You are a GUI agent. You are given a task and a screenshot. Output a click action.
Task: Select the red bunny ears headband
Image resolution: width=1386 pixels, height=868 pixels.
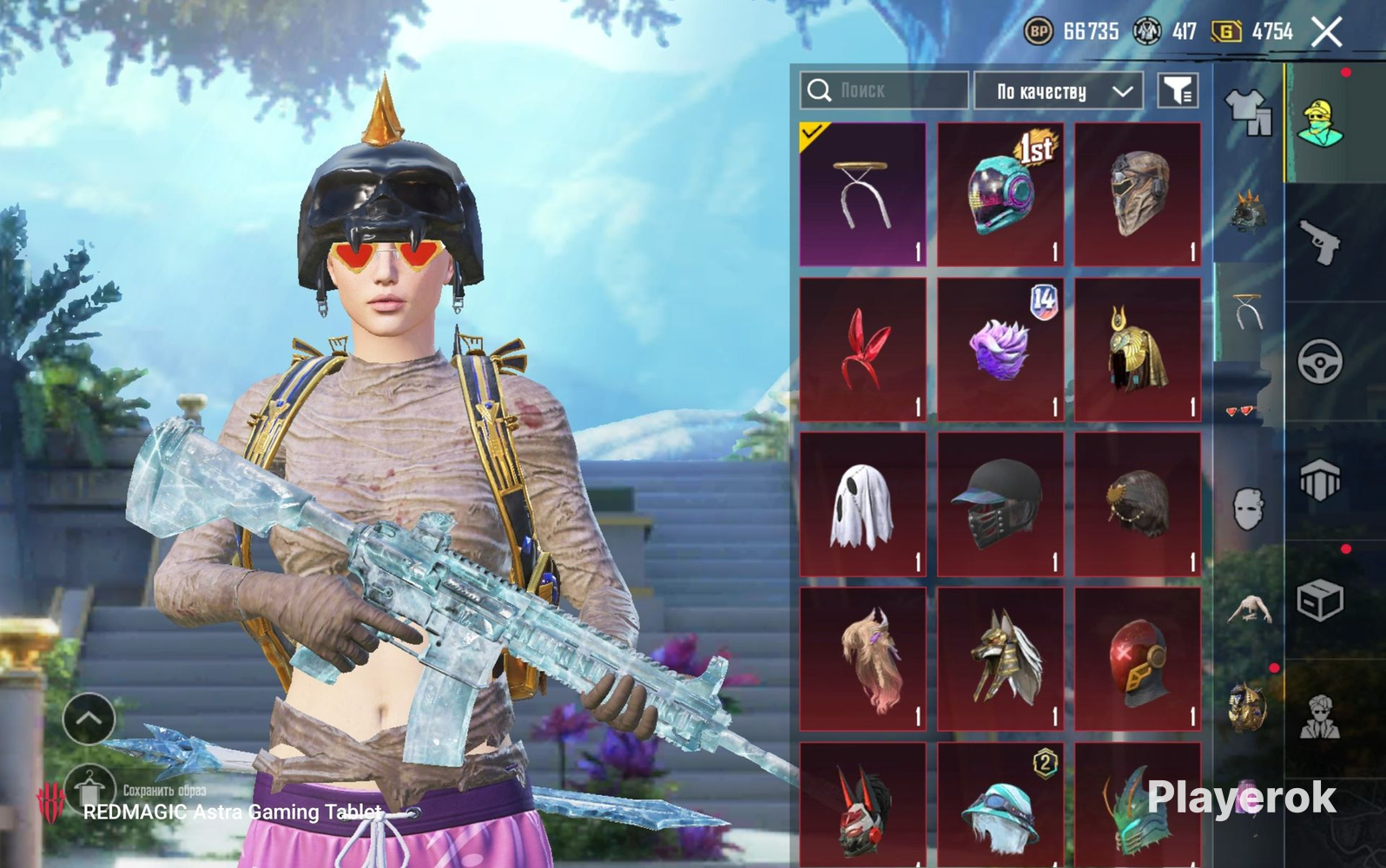[x=862, y=350]
